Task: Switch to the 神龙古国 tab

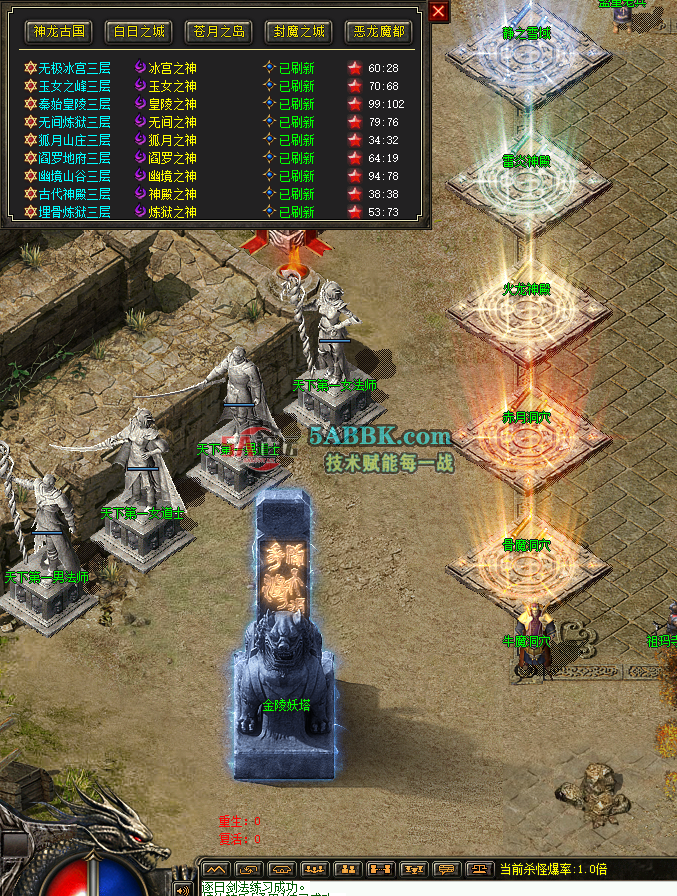Action: 57,32
